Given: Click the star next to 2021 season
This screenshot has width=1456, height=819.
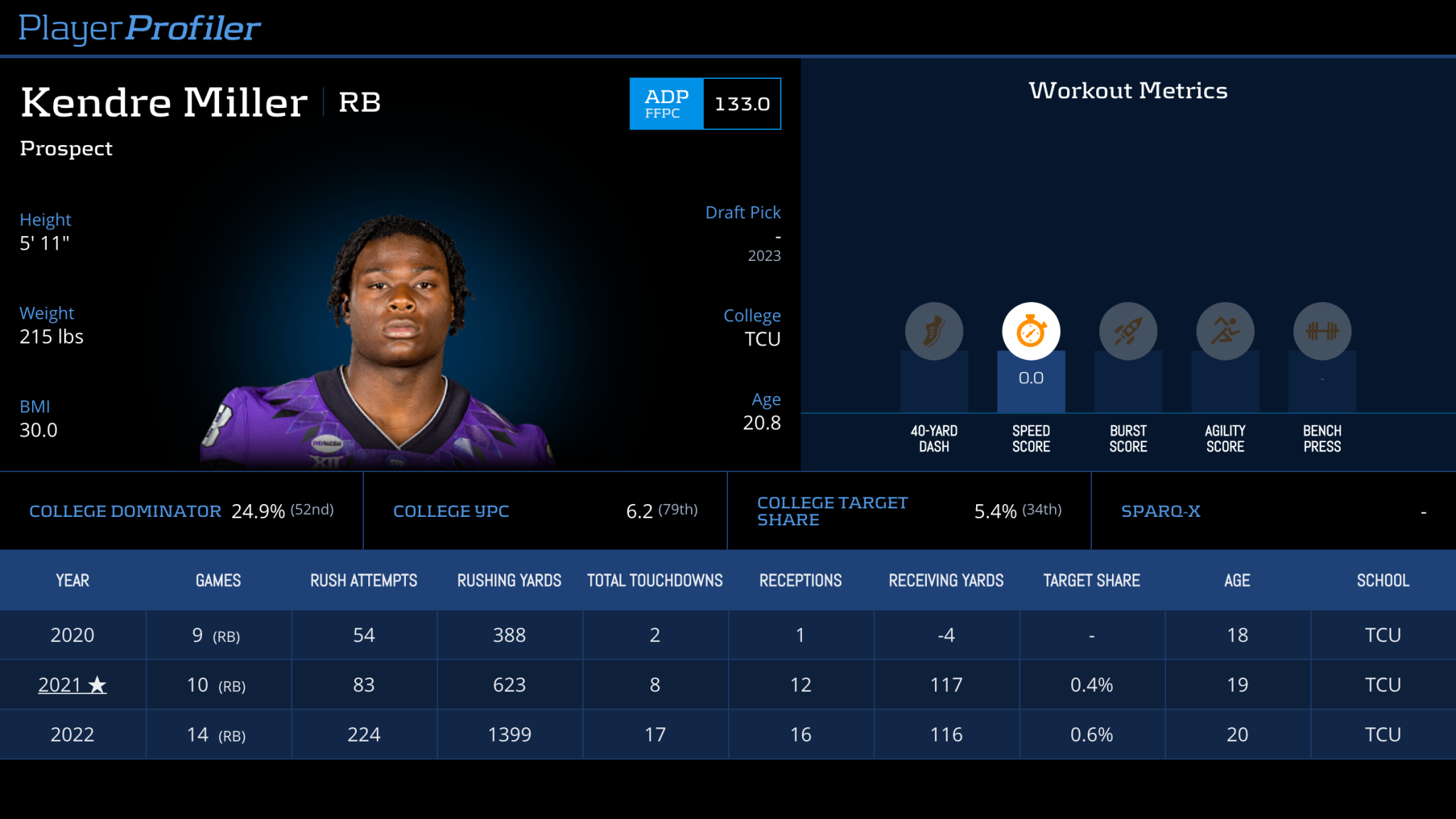Looking at the screenshot, I should point(96,685).
